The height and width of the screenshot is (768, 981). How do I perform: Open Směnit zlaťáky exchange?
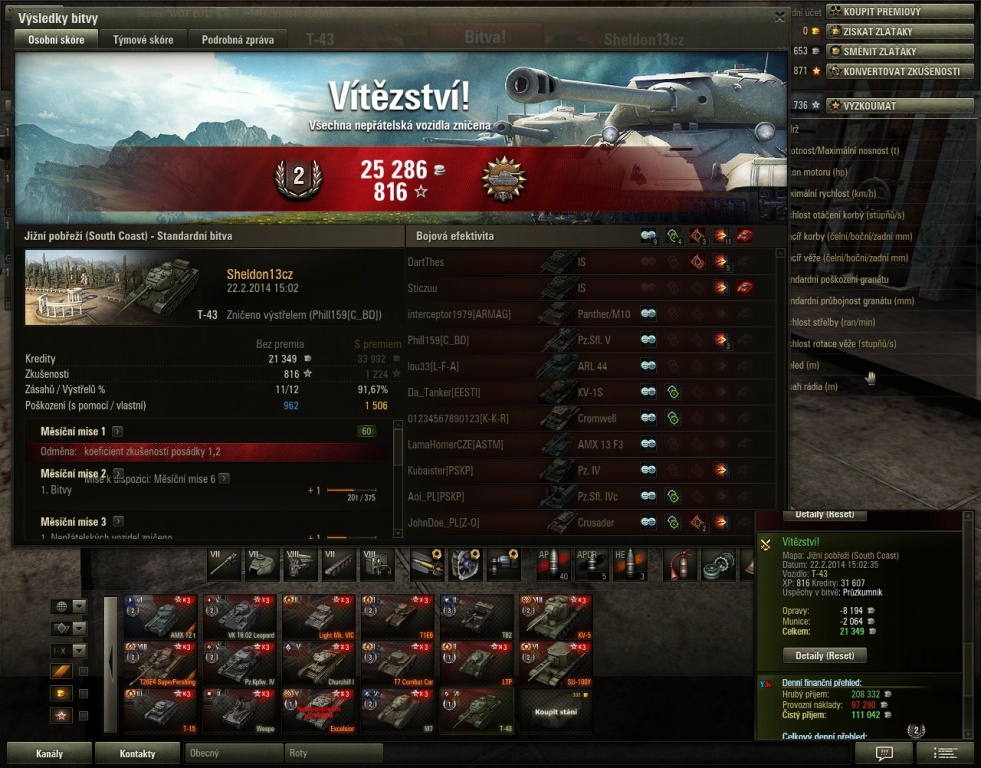(899, 51)
